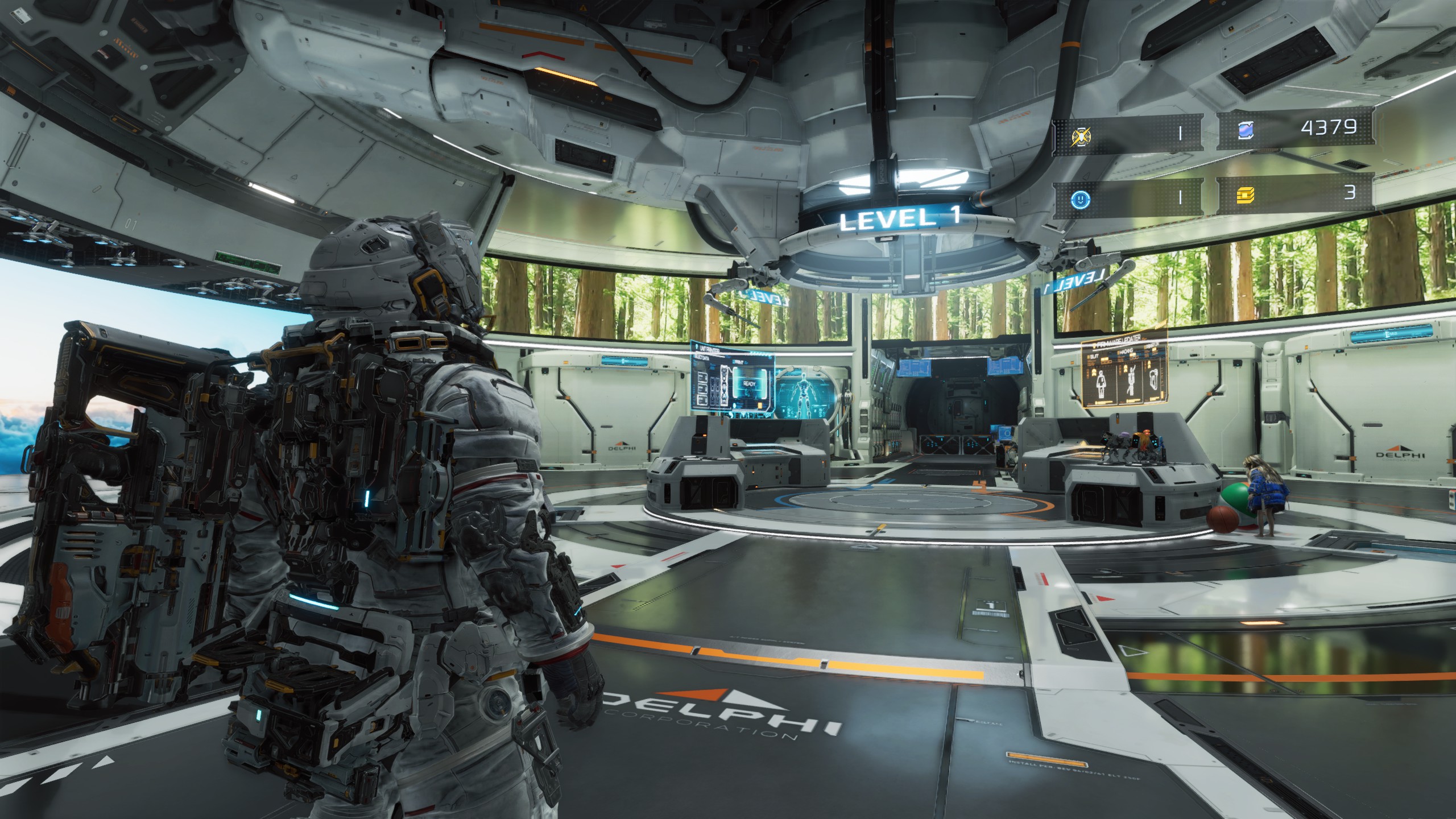
Task: Click the orange status indicator on the Unit Printer screen
Action: pyautogui.click(x=759, y=406)
